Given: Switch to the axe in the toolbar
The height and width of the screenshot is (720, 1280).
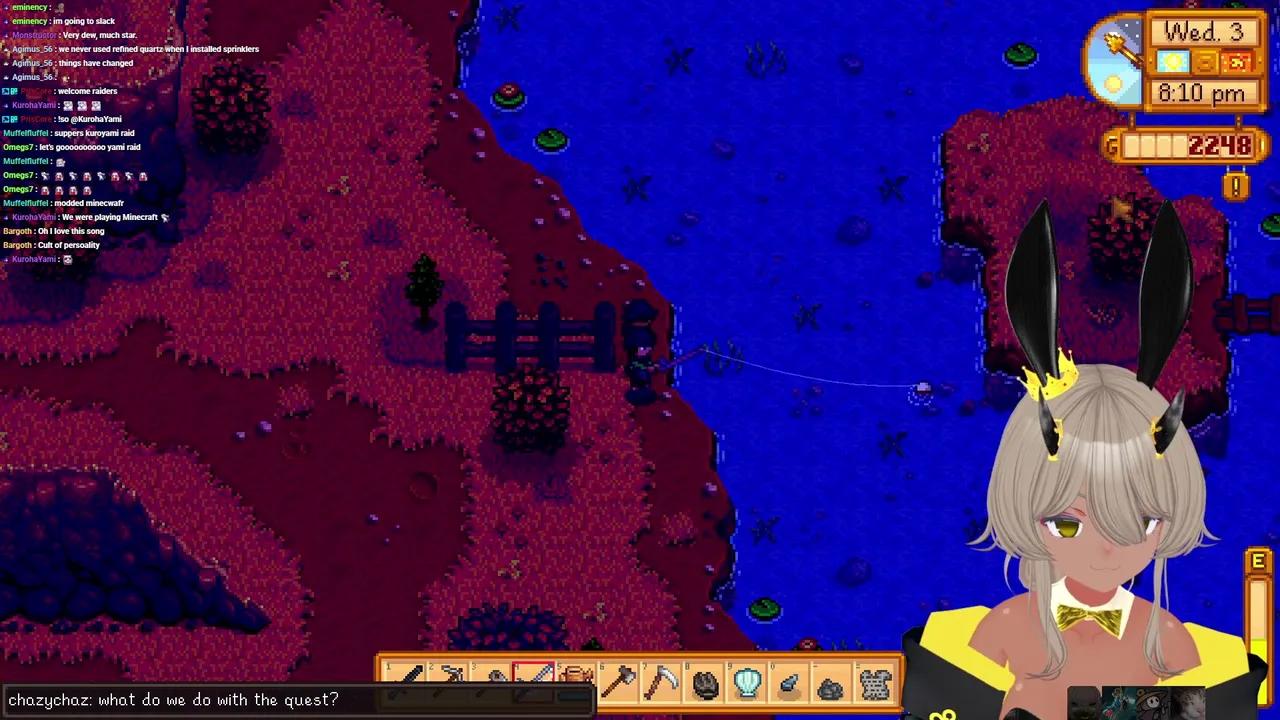Looking at the screenshot, I should (x=619, y=683).
